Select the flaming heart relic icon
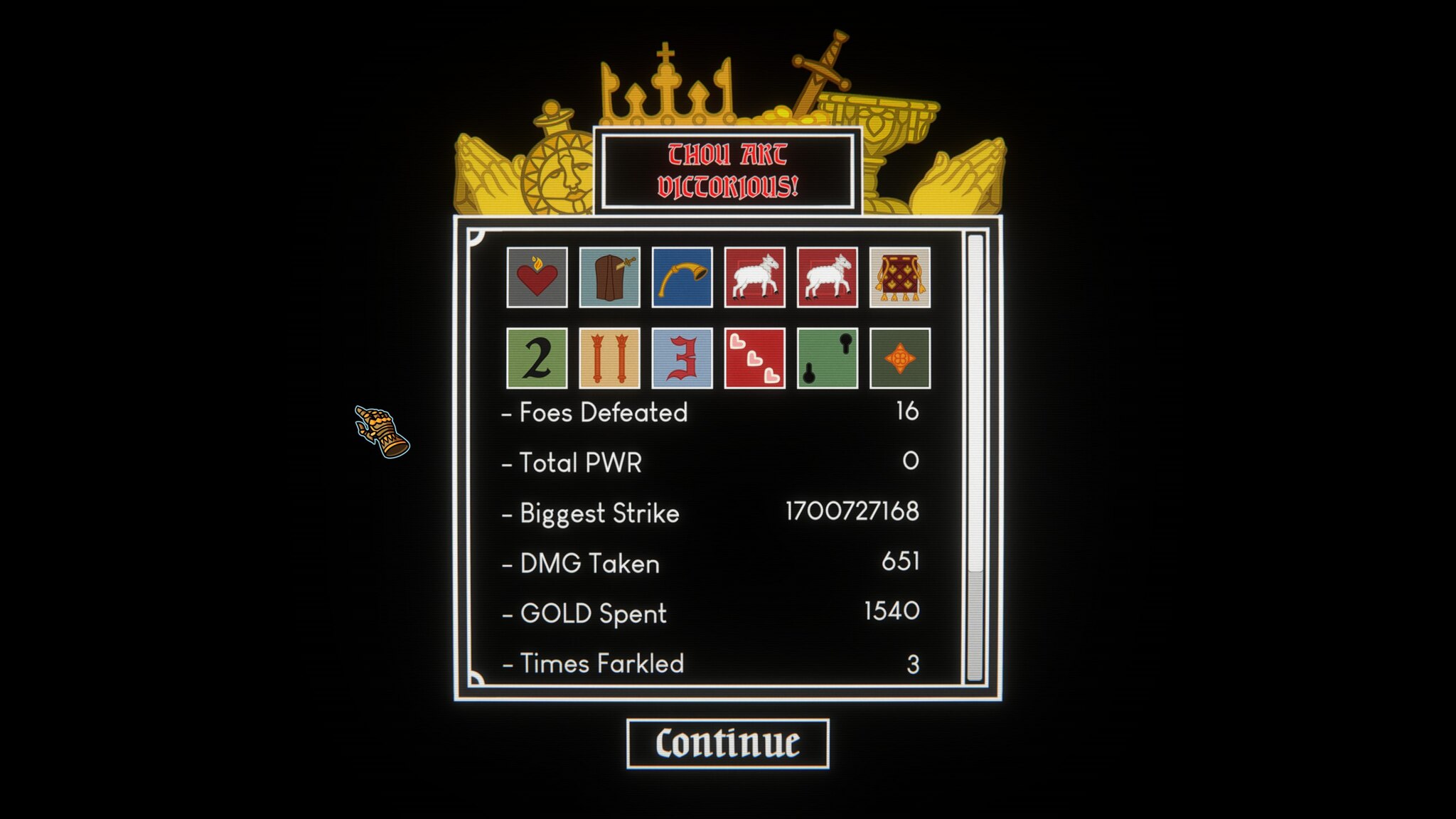Image resolution: width=1456 pixels, height=819 pixels. 537,277
